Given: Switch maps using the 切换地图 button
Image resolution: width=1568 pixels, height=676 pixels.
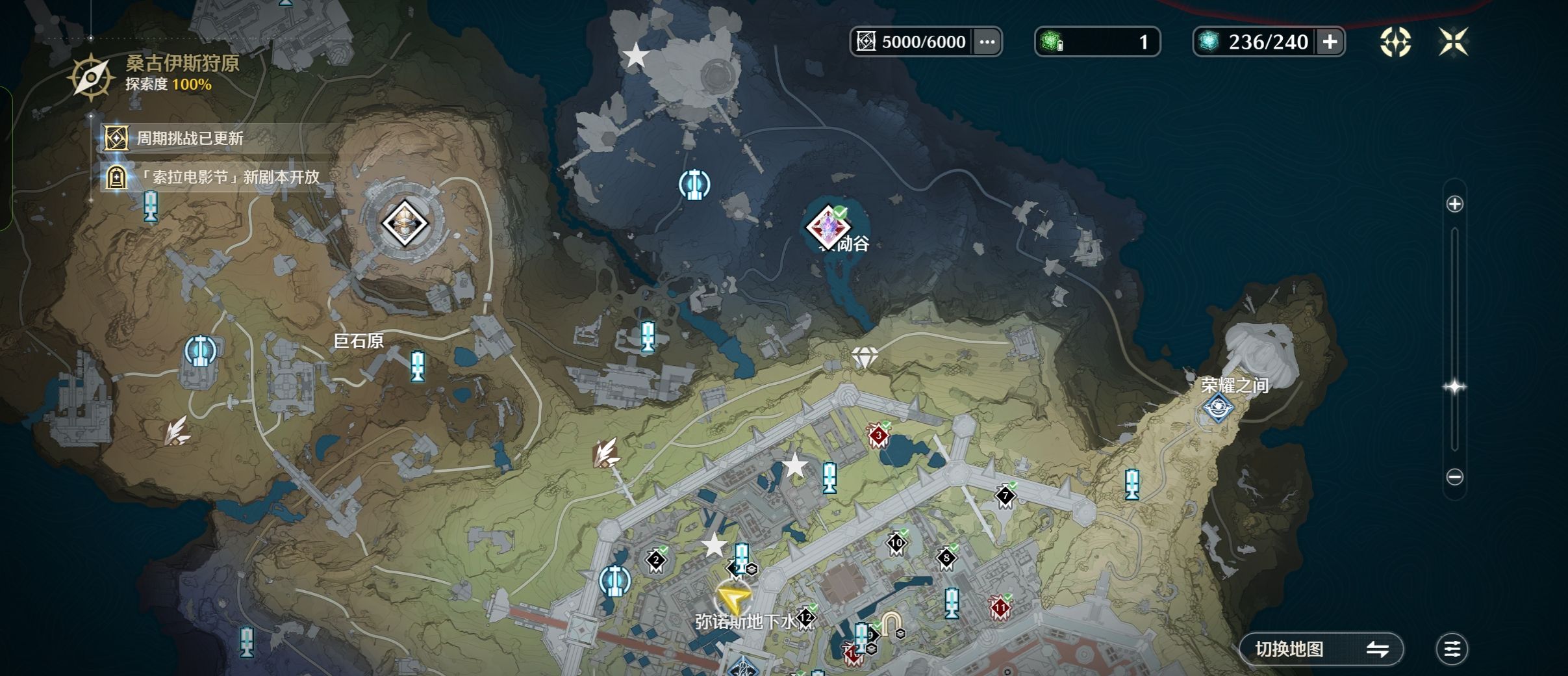Looking at the screenshot, I should 1321,649.
